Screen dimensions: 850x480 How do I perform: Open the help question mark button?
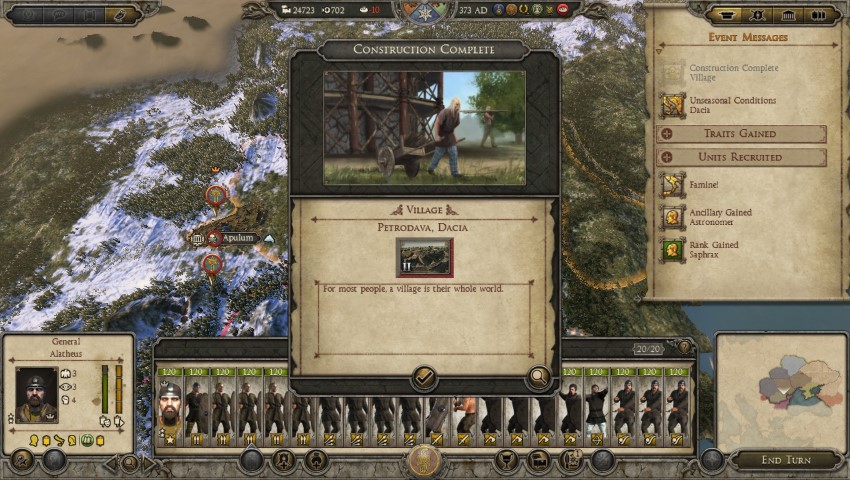click(x=685, y=347)
